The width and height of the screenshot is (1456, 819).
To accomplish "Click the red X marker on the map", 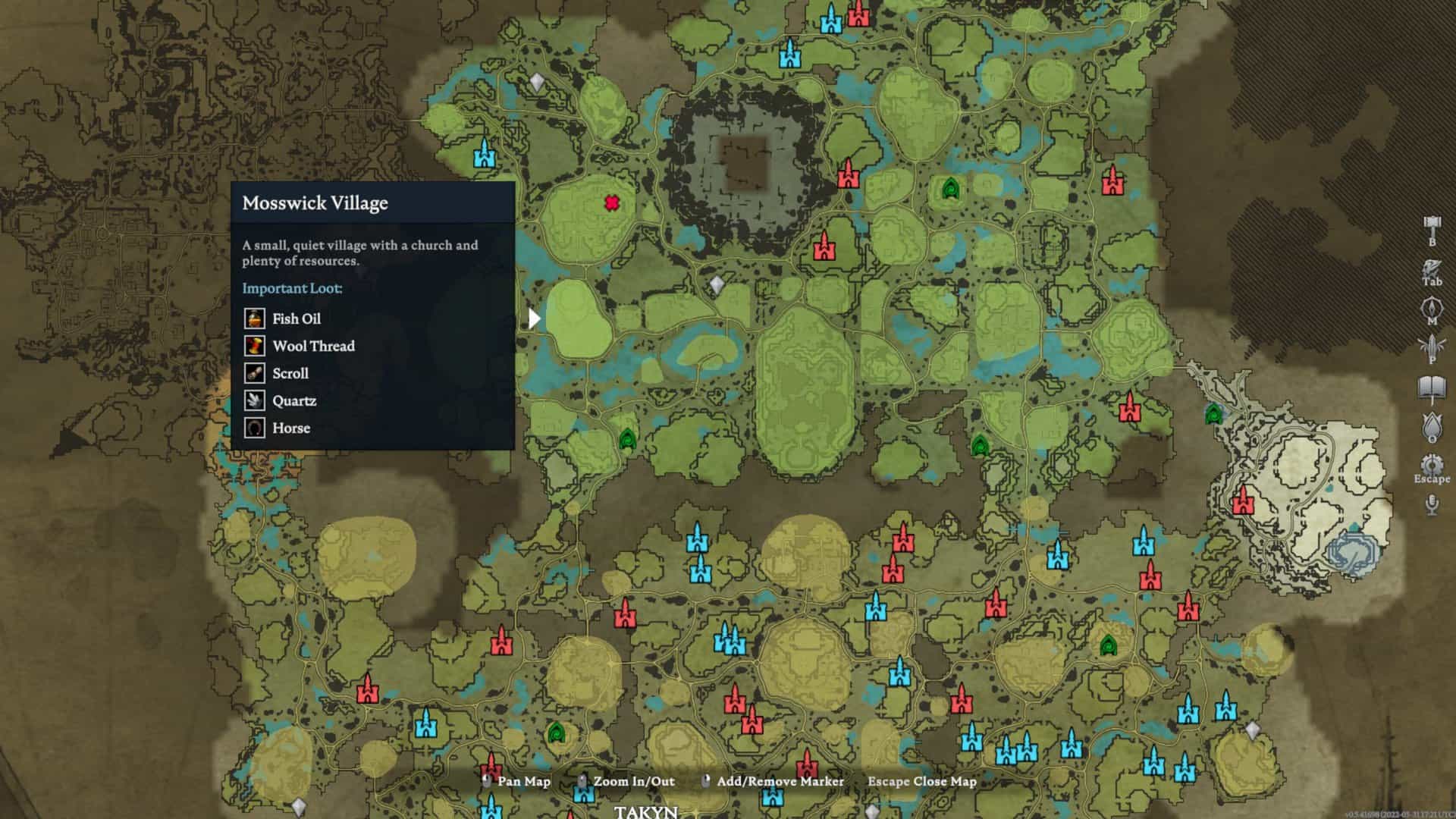I will [611, 204].
